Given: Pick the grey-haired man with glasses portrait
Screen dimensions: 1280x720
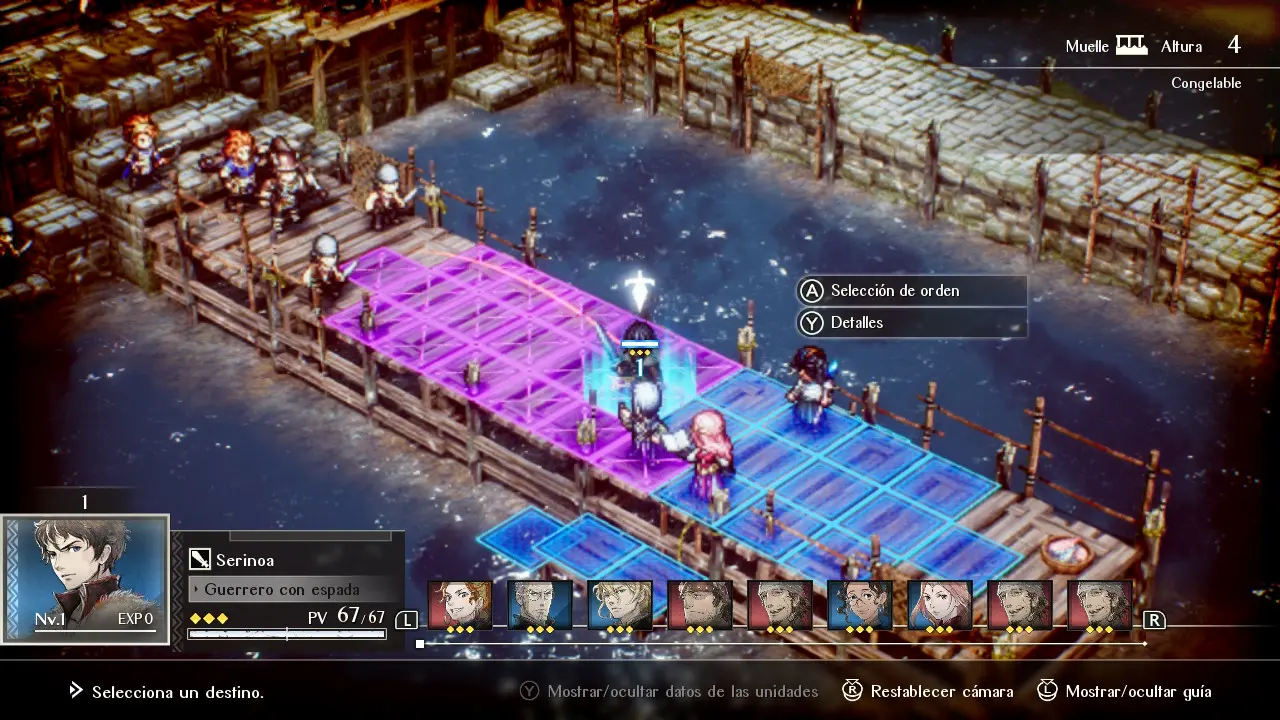Looking at the screenshot, I should [x=540, y=605].
